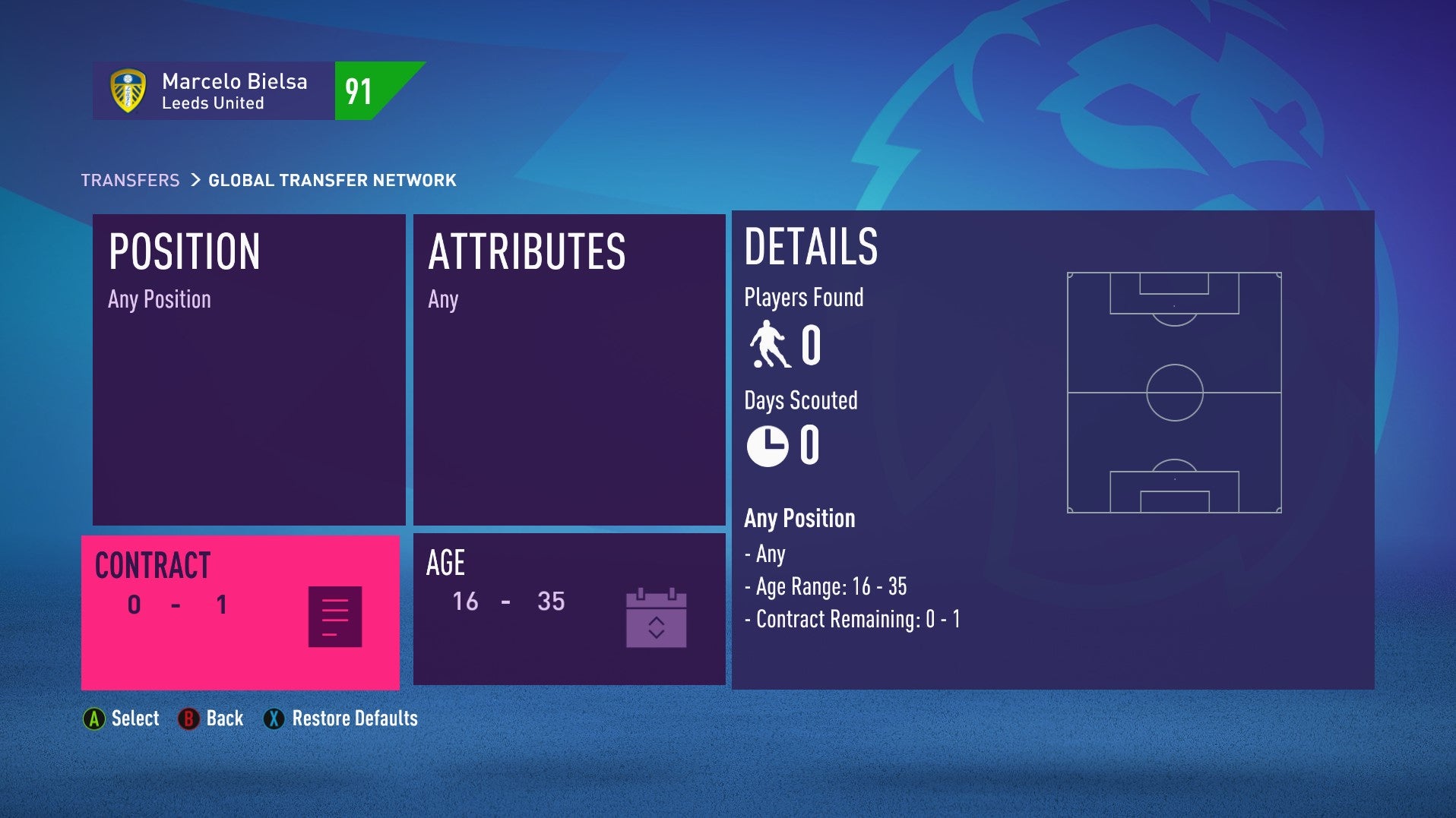Select the highlighted Contract panel
Screen dimensions: 1456x818
pos(239,611)
